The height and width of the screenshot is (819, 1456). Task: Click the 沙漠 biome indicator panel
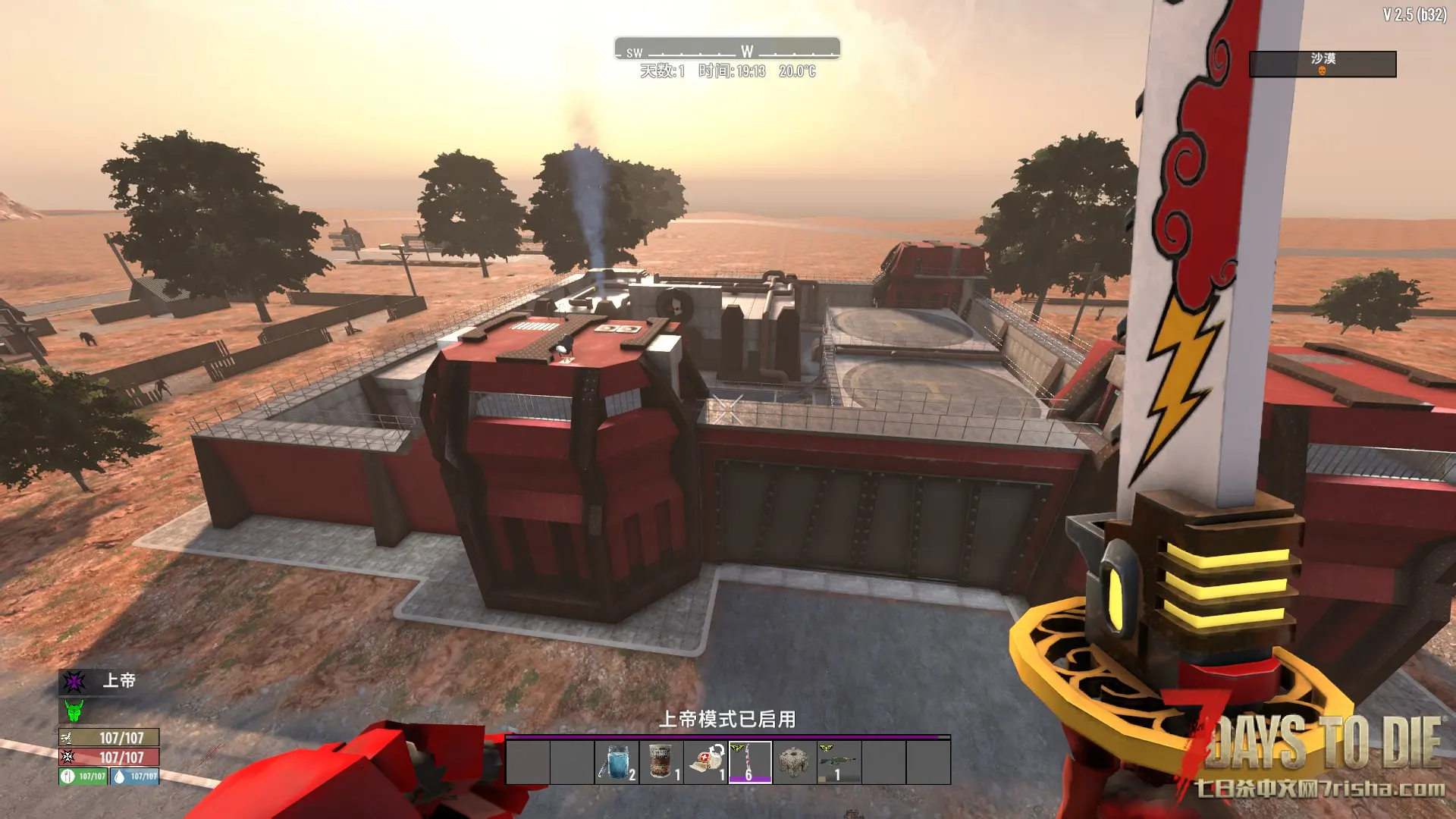(1322, 64)
